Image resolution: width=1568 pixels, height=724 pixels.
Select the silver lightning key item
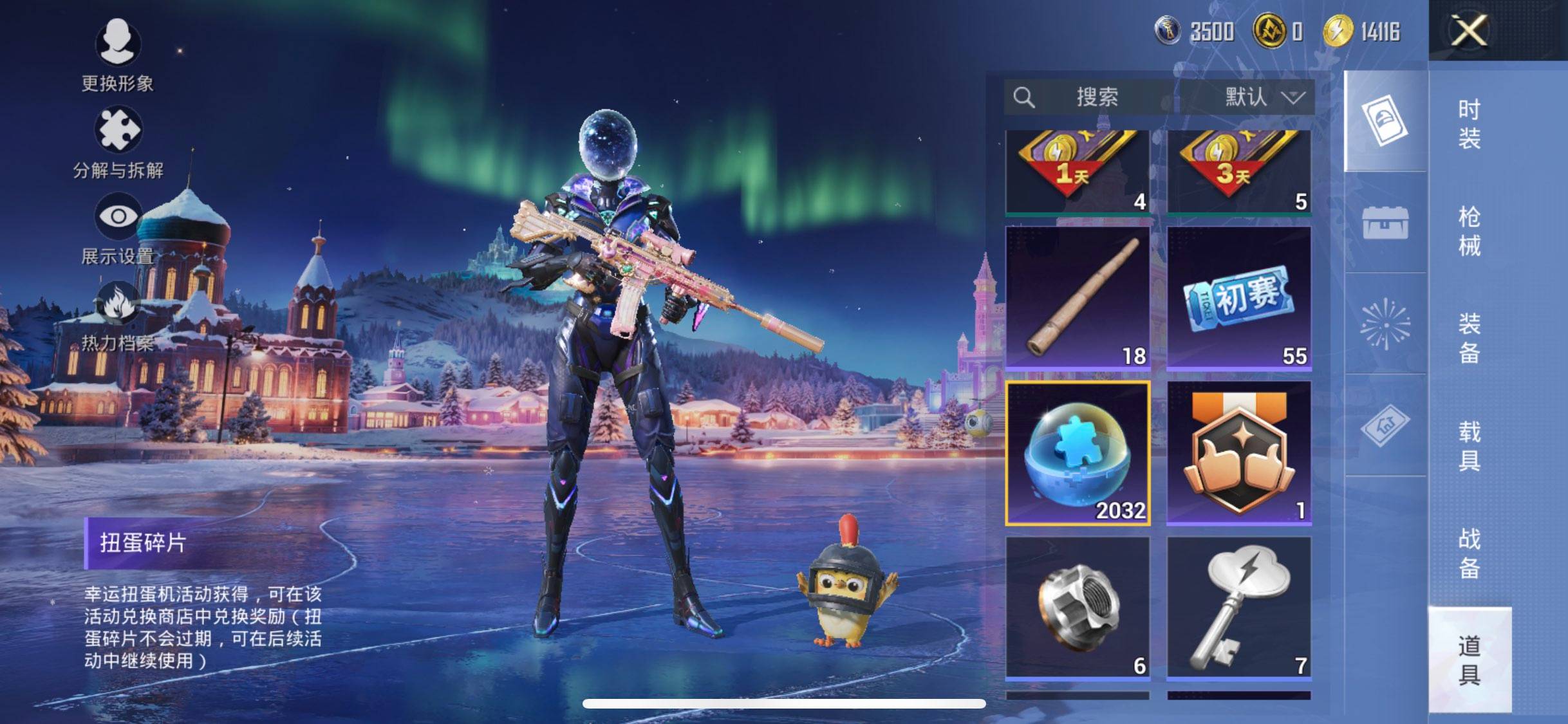coord(1239,608)
